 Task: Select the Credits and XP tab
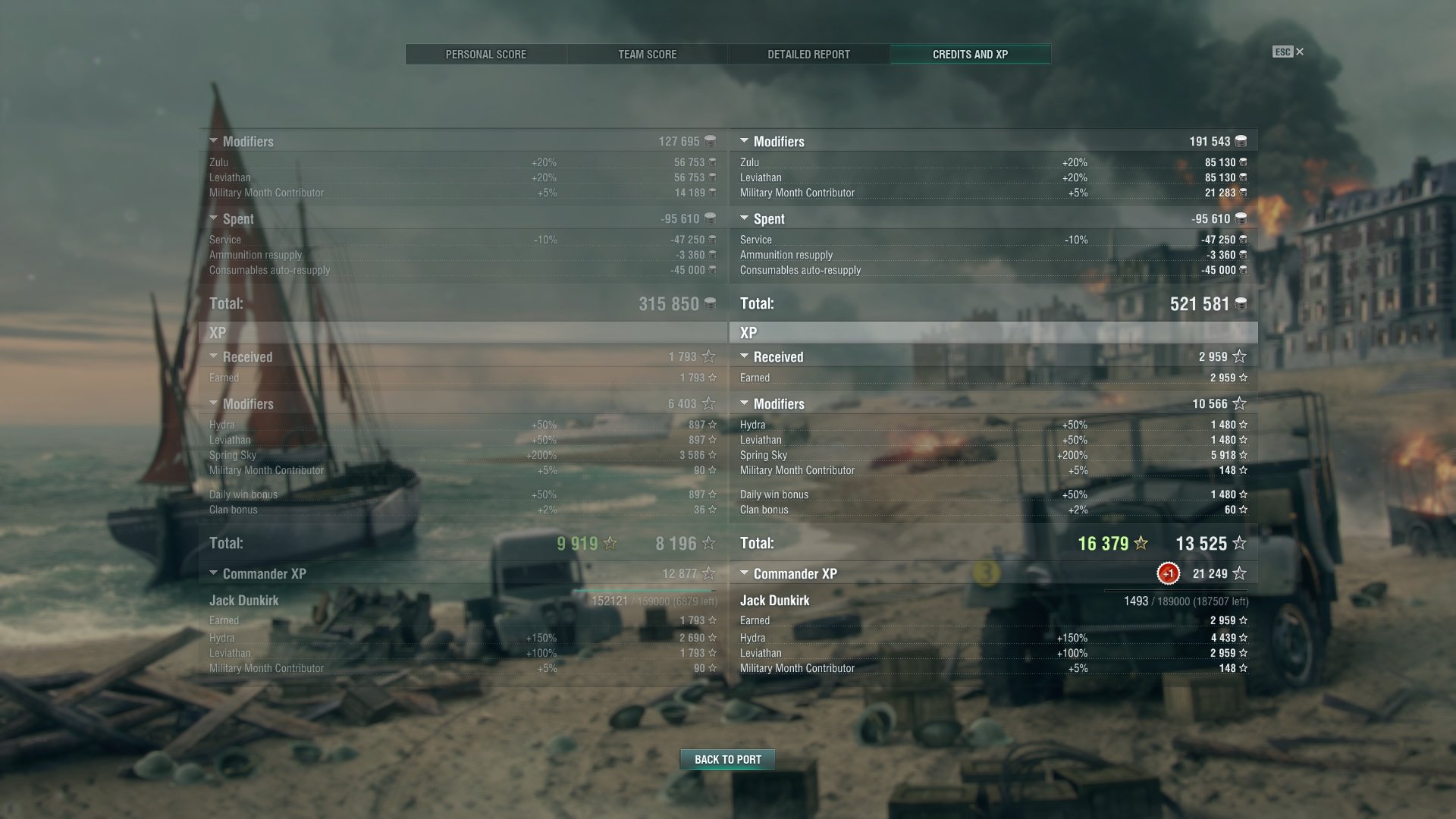click(970, 55)
